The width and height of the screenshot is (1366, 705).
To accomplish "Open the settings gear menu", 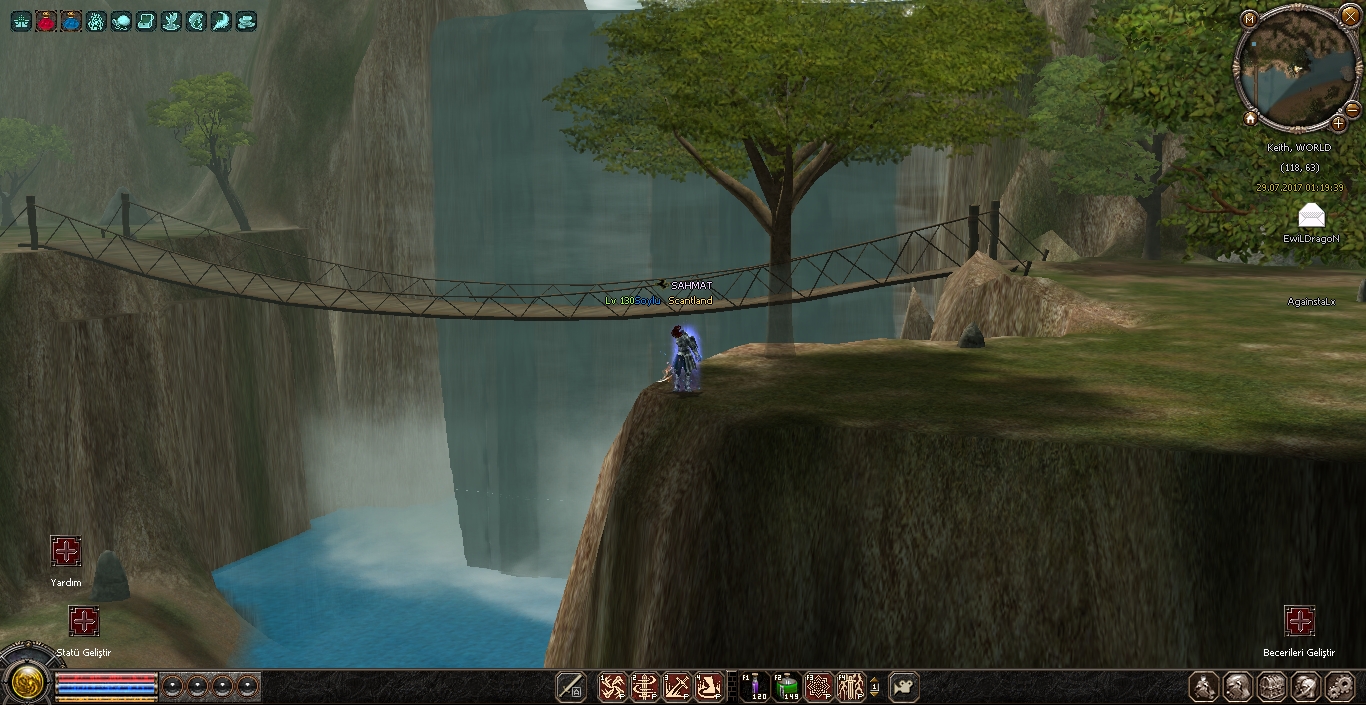I will 1339,687.
